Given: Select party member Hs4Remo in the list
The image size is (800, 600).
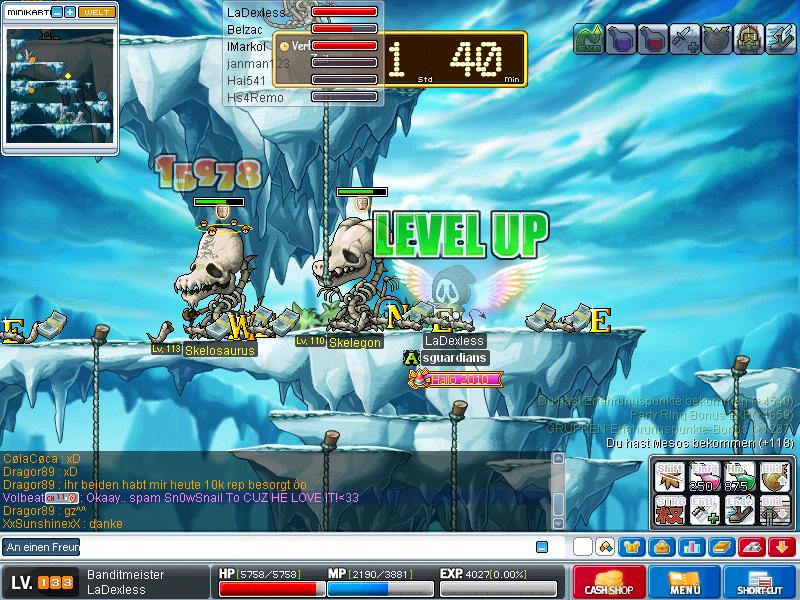Looking at the screenshot, I should coord(255,97).
